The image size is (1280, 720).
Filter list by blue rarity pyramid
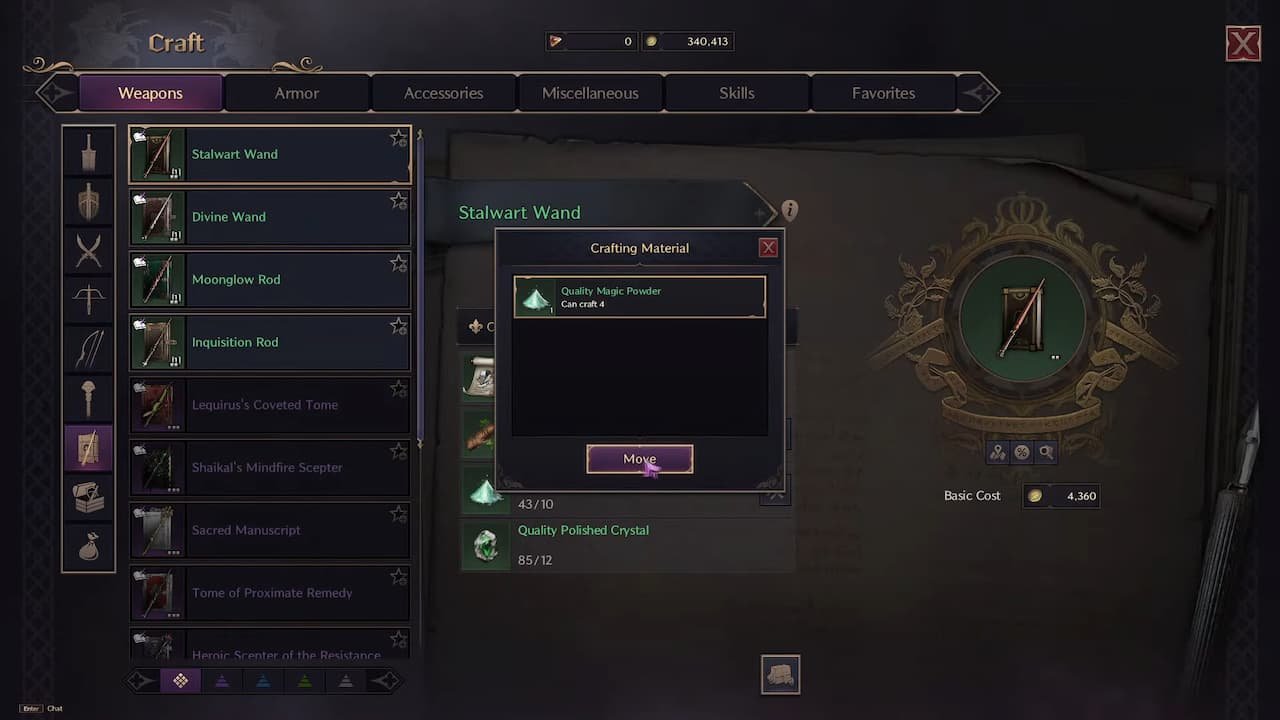point(263,680)
